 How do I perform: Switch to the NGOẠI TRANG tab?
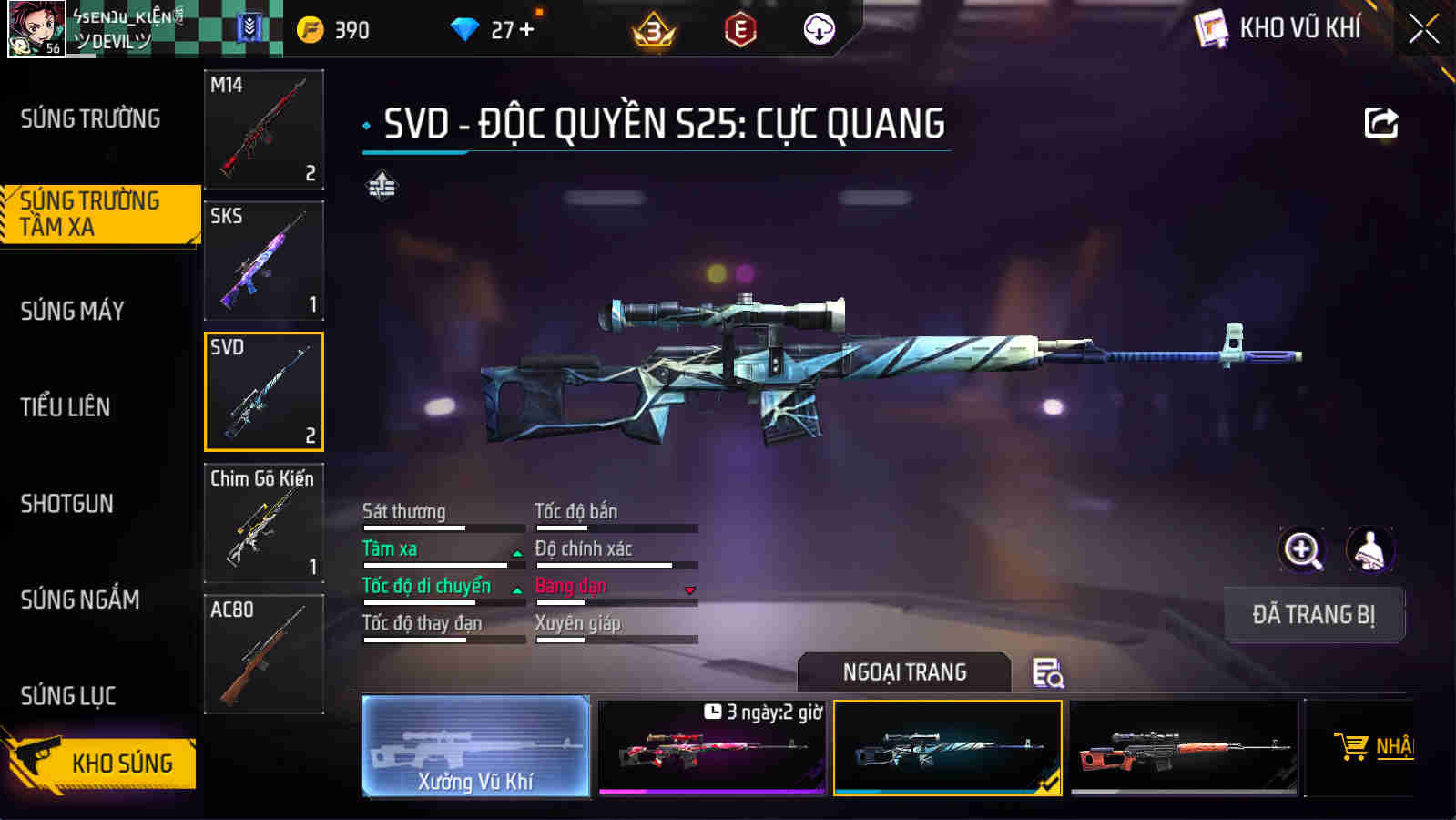pos(902,672)
